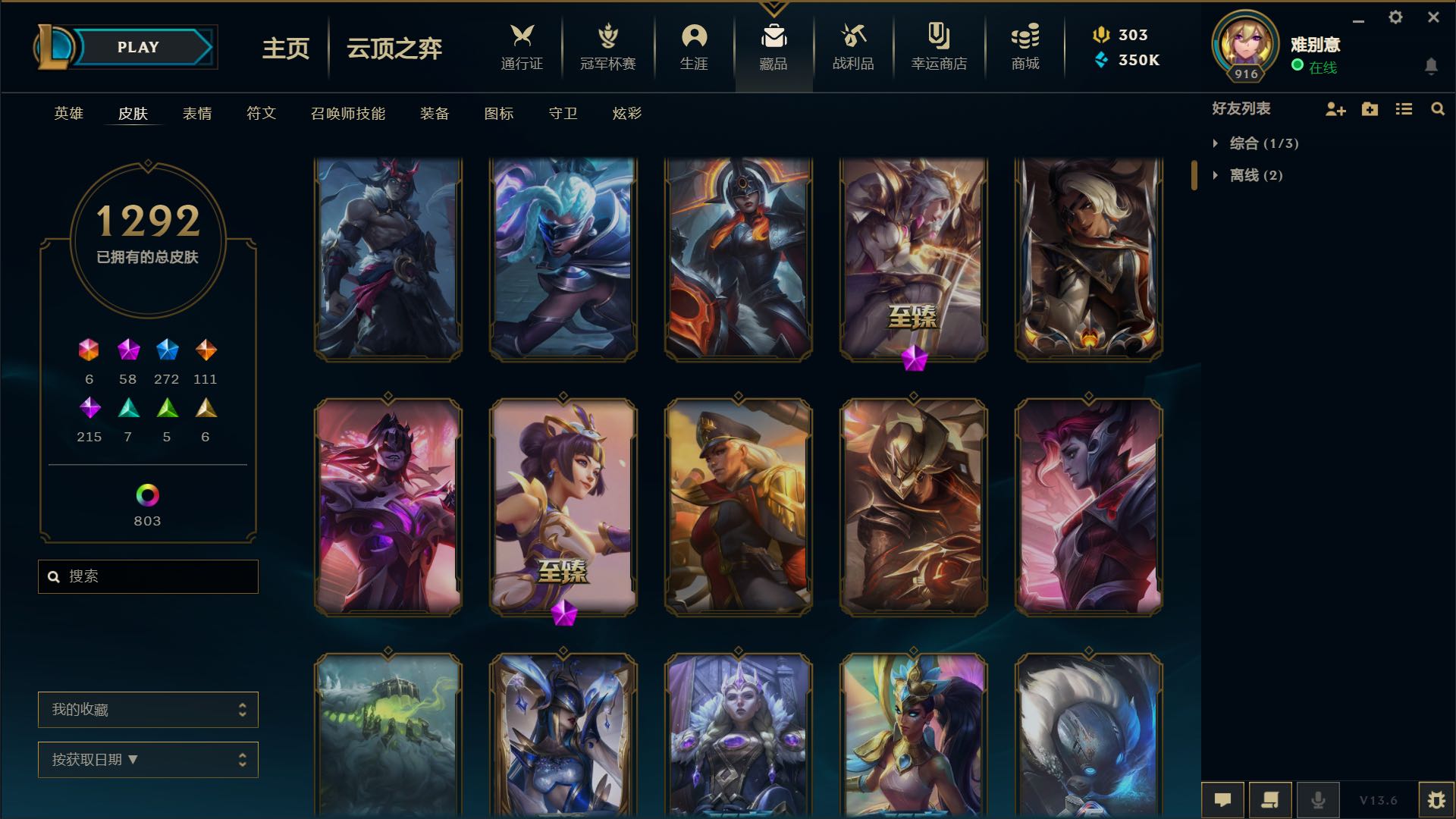1456x819 pixels.
Task: Click the add friend icon above friends list
Action: [1335, 109]
